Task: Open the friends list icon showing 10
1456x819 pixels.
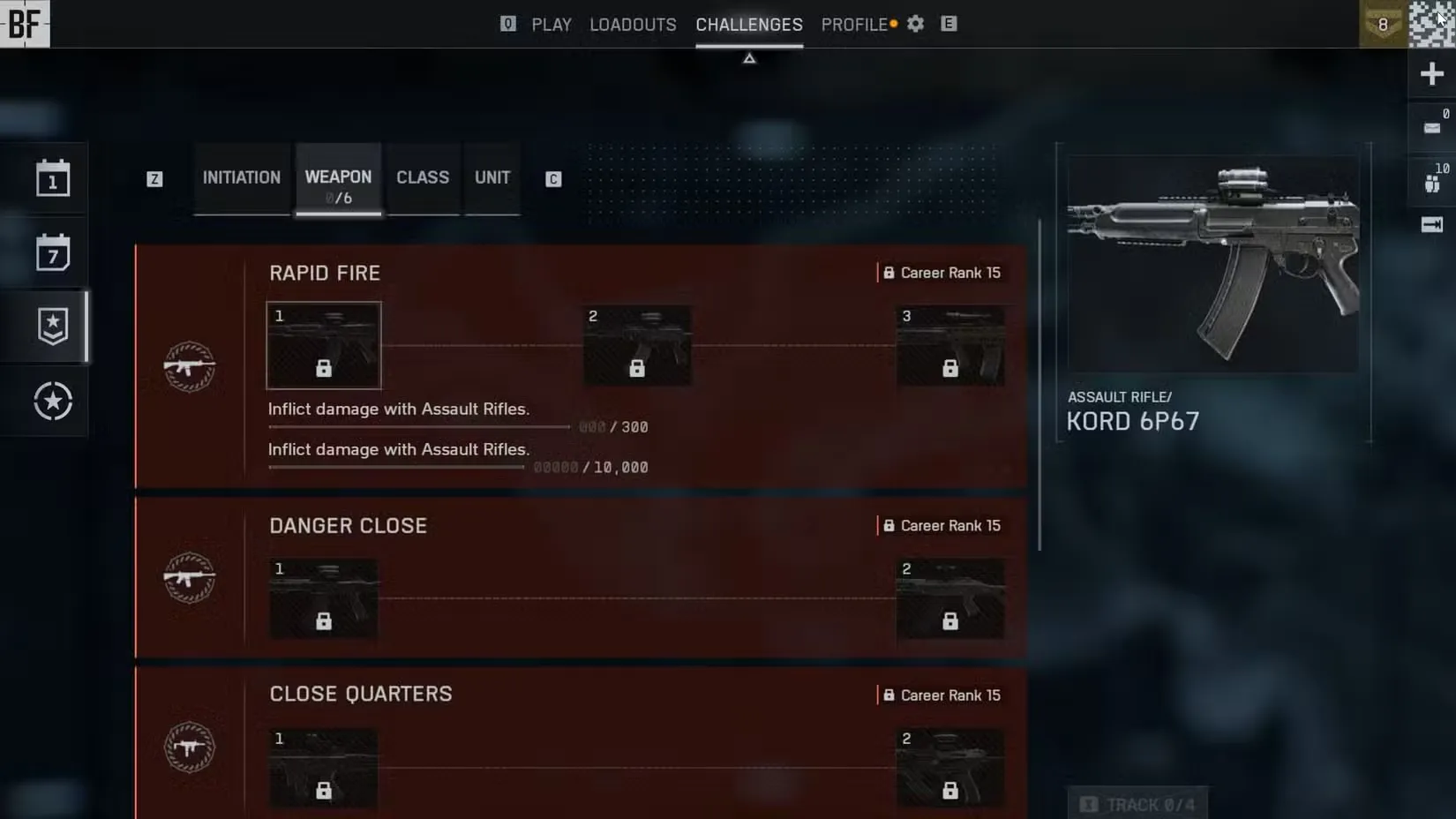Action: click(1431, 184)
